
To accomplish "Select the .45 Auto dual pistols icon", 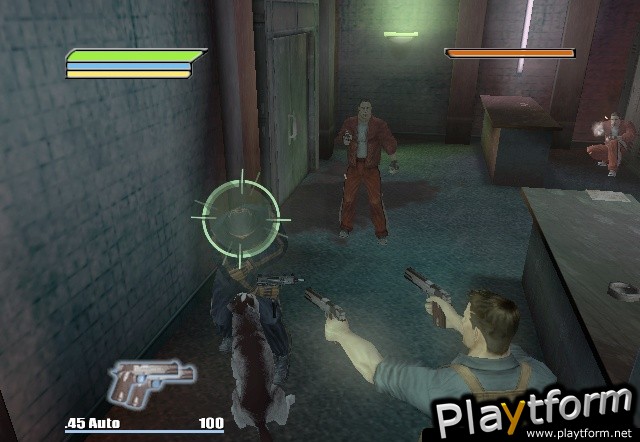I will pos(150,381).
